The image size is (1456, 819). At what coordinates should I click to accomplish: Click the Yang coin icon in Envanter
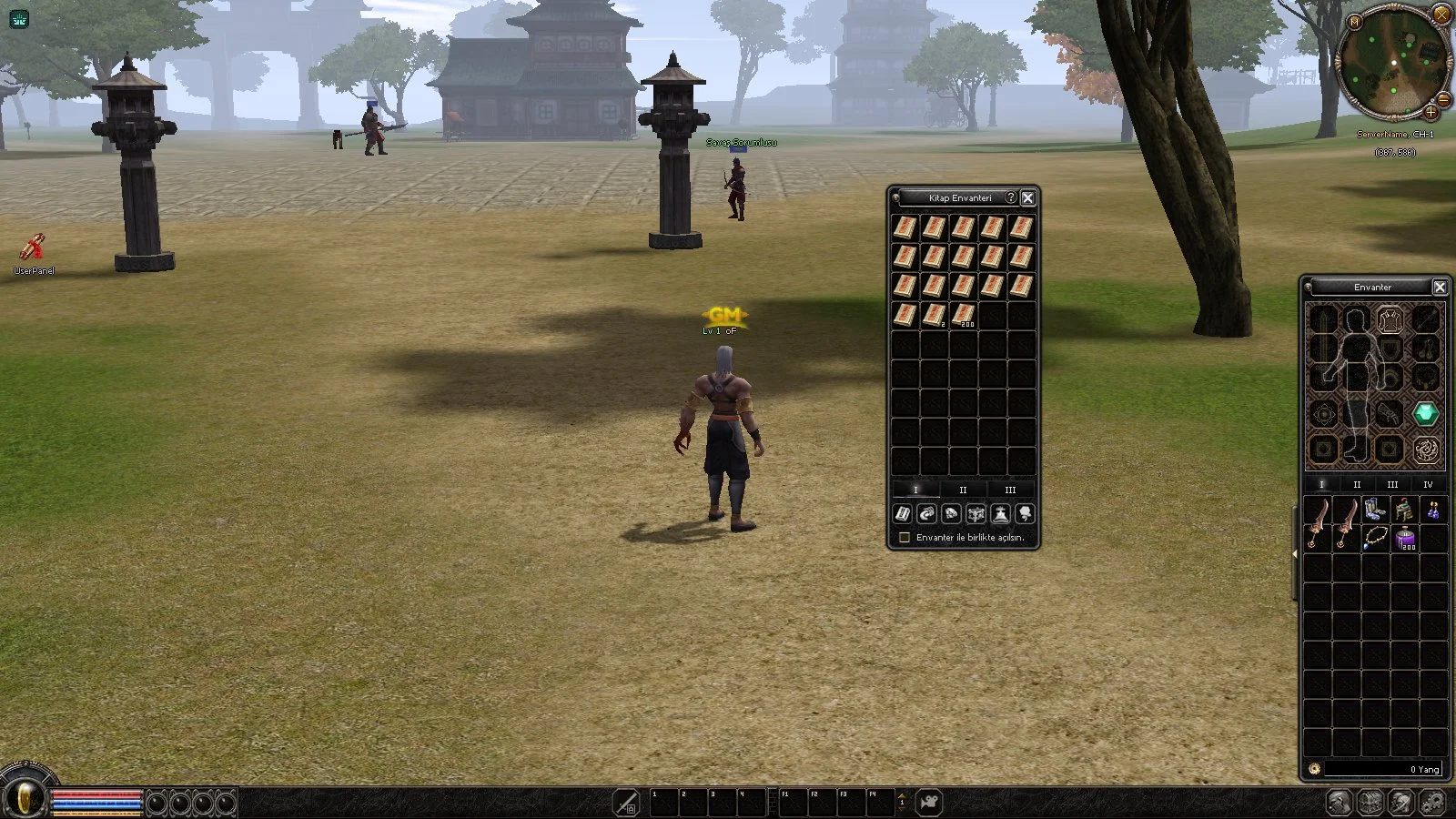pyautogui.click(x=1314, y=769)
